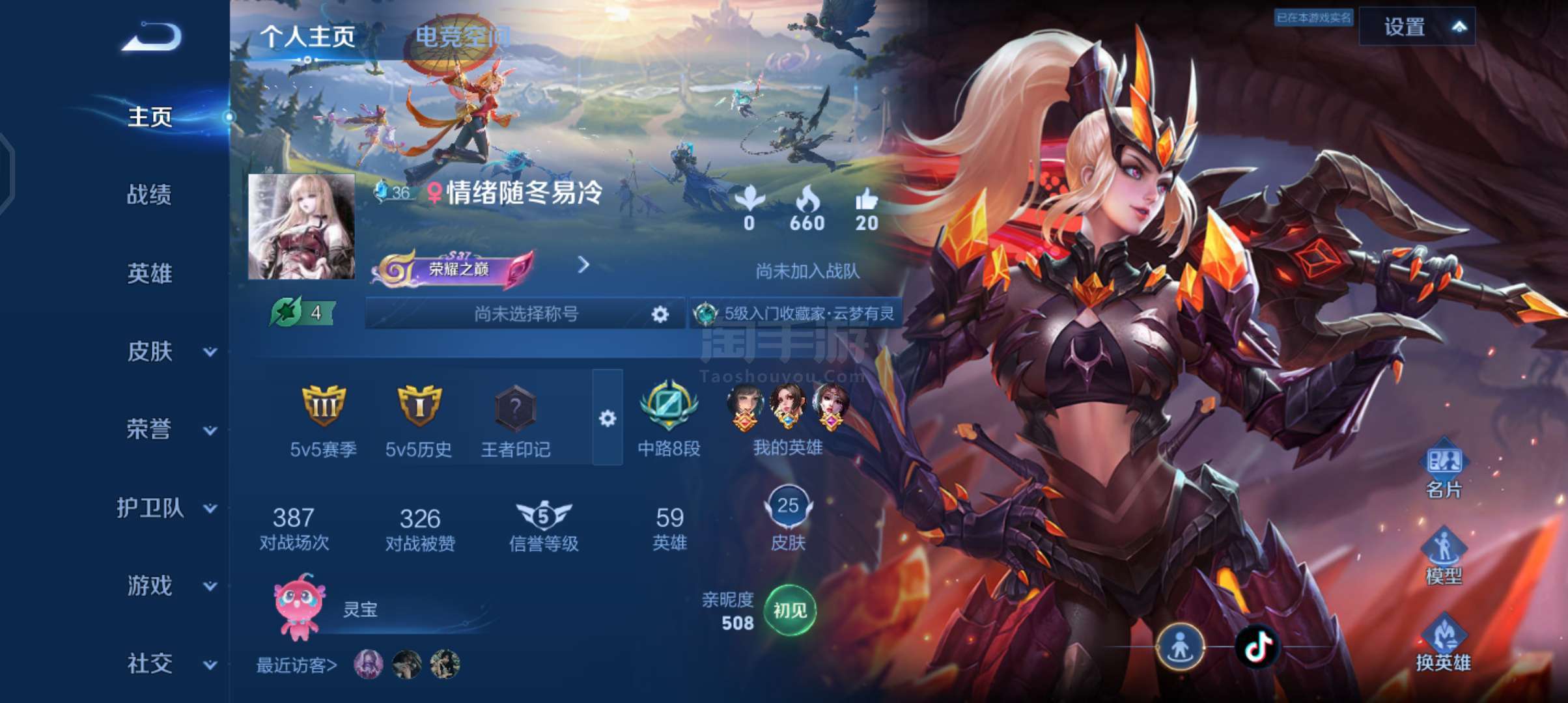The height and width of the screenshot is (703, 1568).
Task: Switch to the 电竞空间 tab
Action: click(x=462, y=36)
